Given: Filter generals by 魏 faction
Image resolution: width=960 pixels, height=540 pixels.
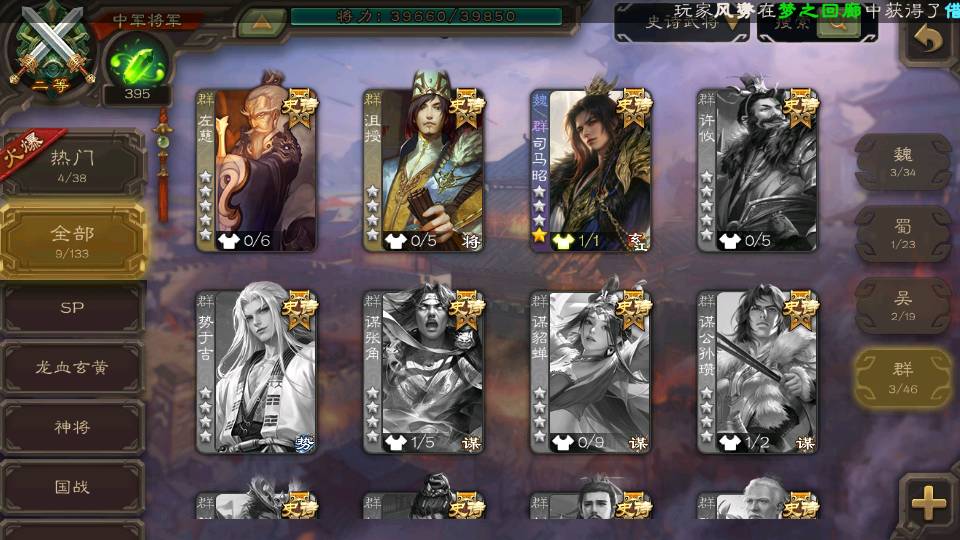Looking at the screenshot, I should (x=903, y=161).
